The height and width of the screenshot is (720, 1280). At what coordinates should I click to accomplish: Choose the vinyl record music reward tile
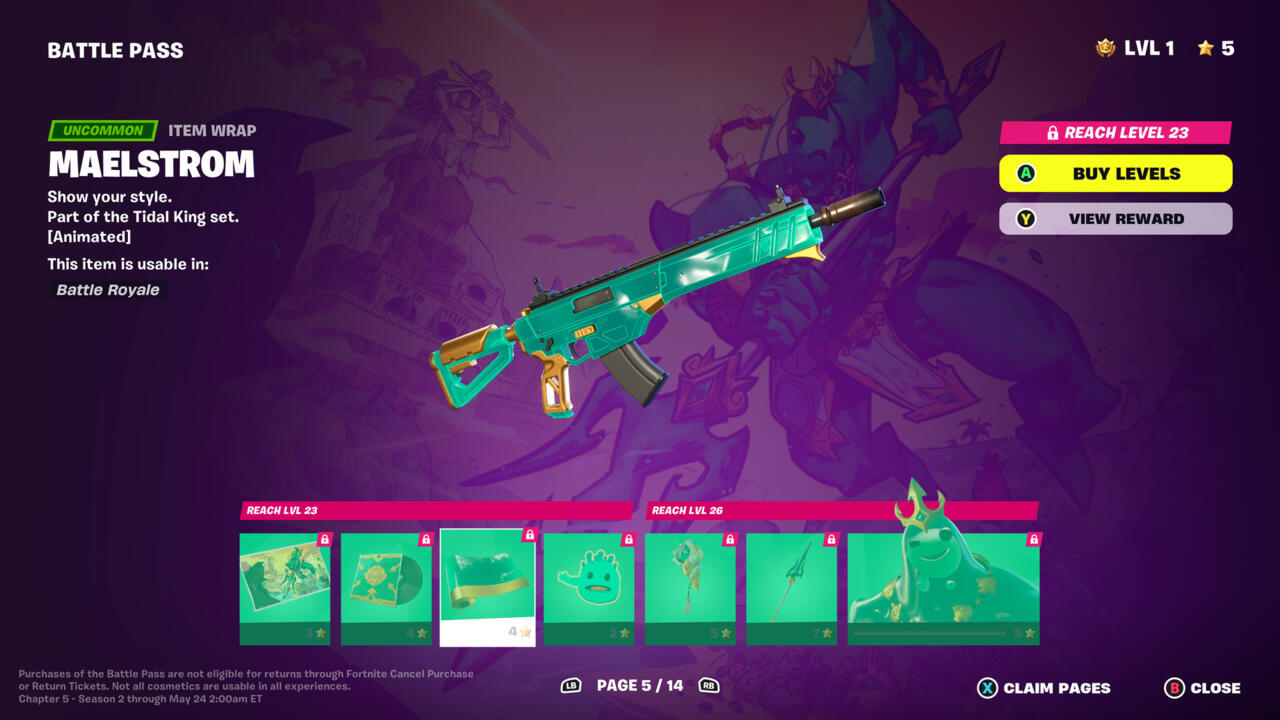[386, 588]
